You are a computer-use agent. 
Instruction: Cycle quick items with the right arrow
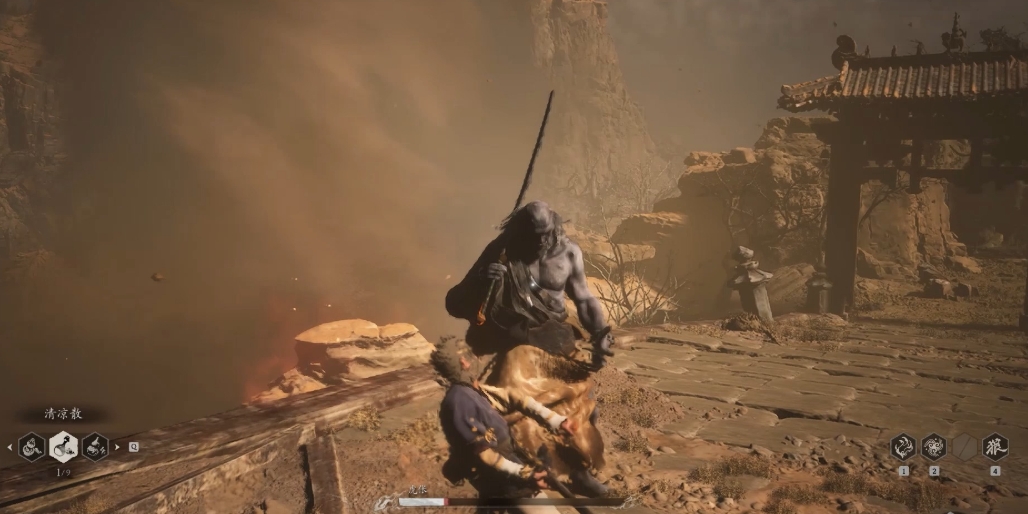[117, 447]
